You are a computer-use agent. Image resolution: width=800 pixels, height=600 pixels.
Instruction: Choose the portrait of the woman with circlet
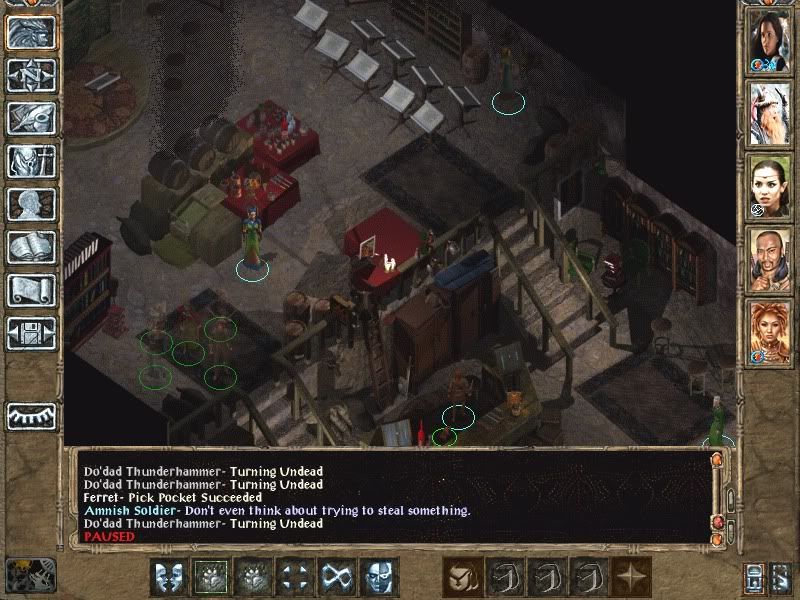click(x=770, y=186)
